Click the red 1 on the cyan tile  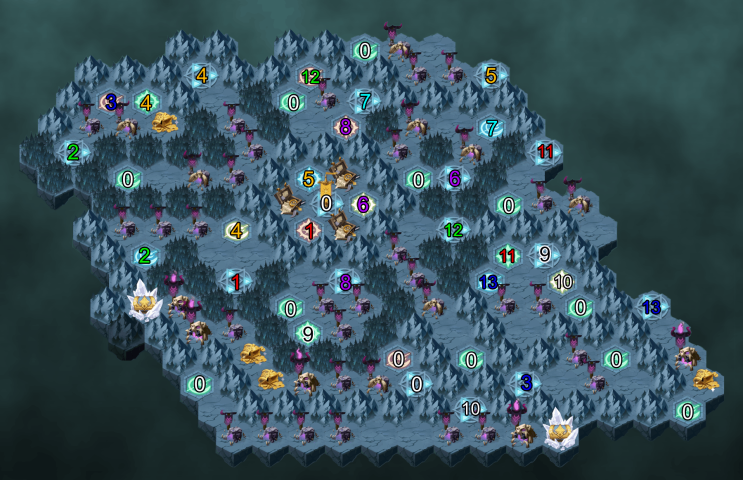(x=236, y=283)
